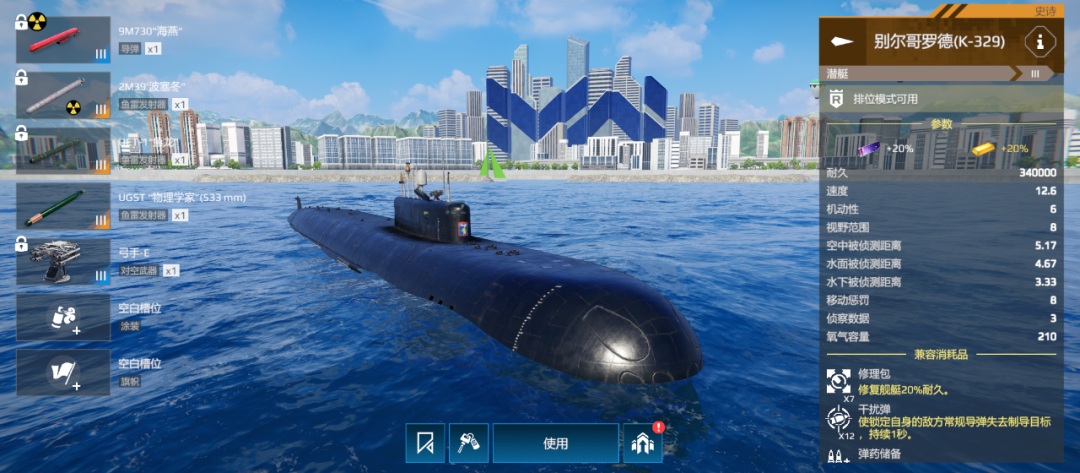This screenshot has width=1080, height=473.
Task: Click the bookmark flag button
Action: coord(425,443)
